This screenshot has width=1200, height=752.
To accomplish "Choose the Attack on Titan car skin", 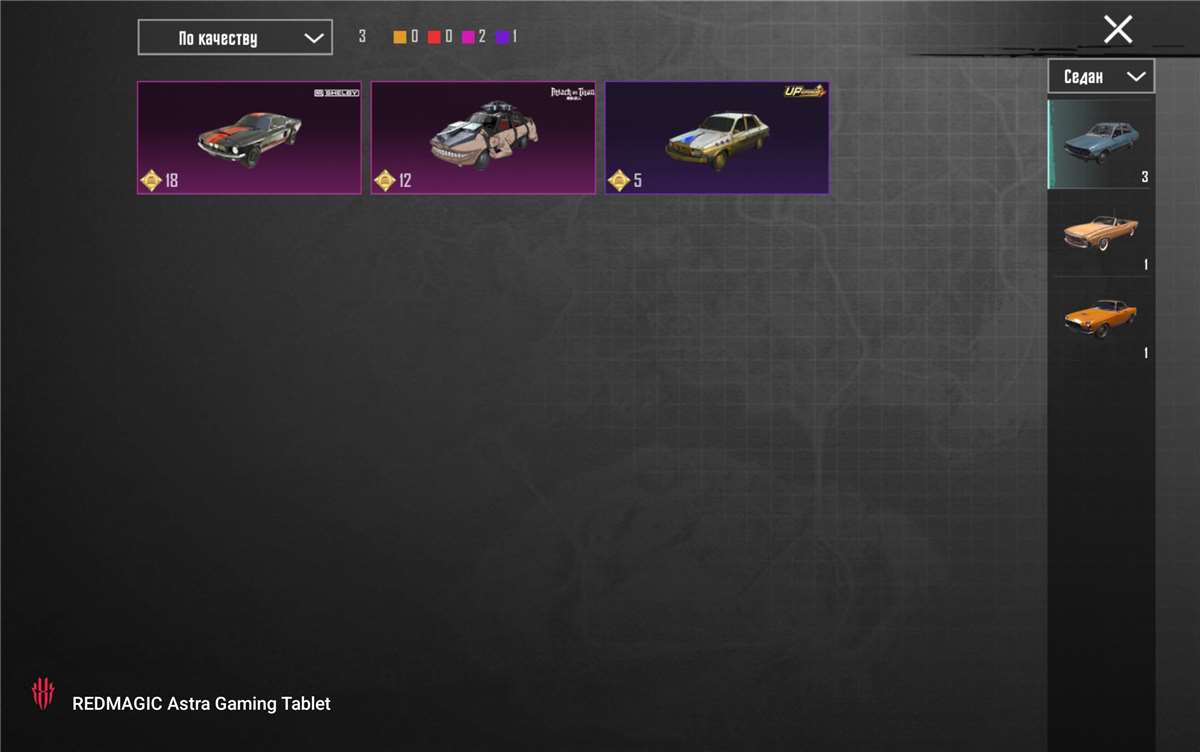I will click(x=483, y=137).
